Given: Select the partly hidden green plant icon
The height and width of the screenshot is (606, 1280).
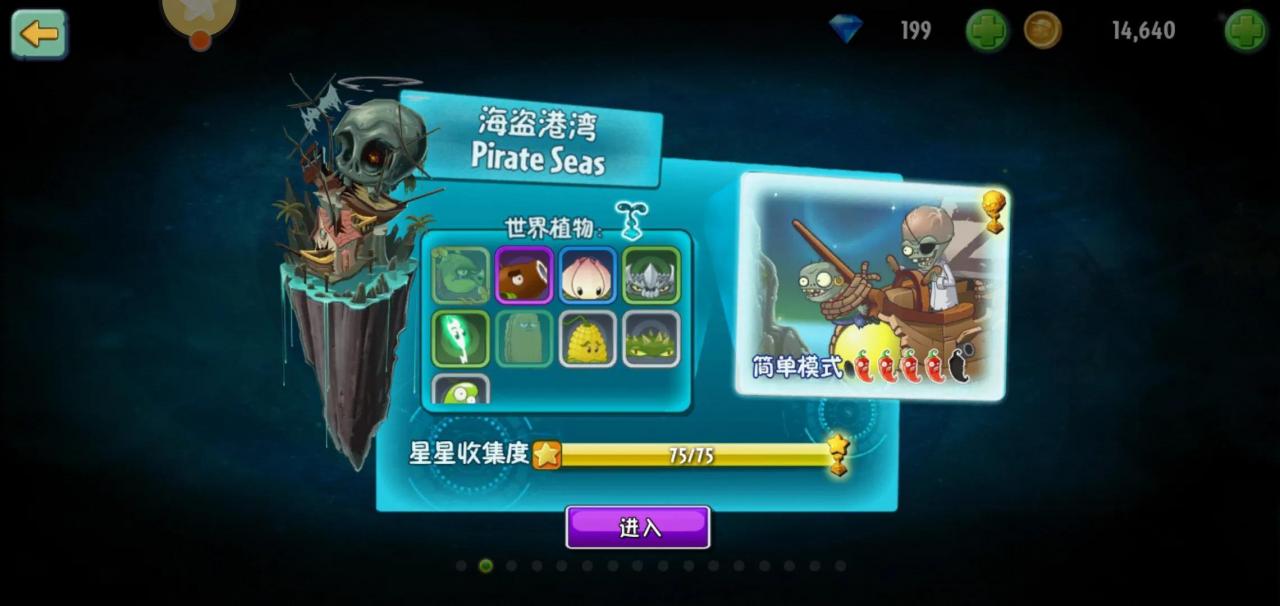Looking at the screenshot, I should (x=461, y=391).
